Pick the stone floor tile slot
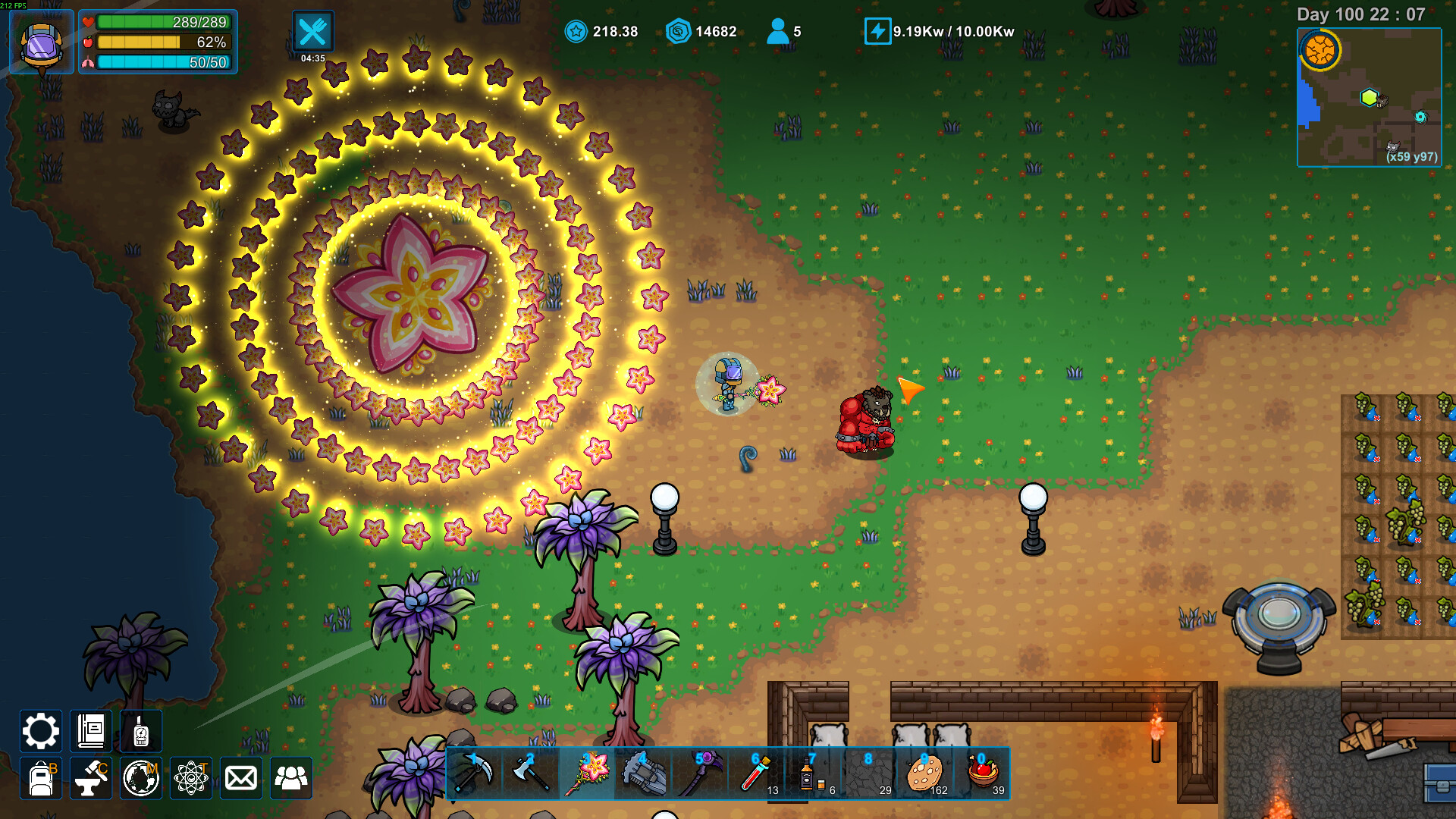This screenshot has height=819, width=1456. pyautogui.click(x=868, y=773)
